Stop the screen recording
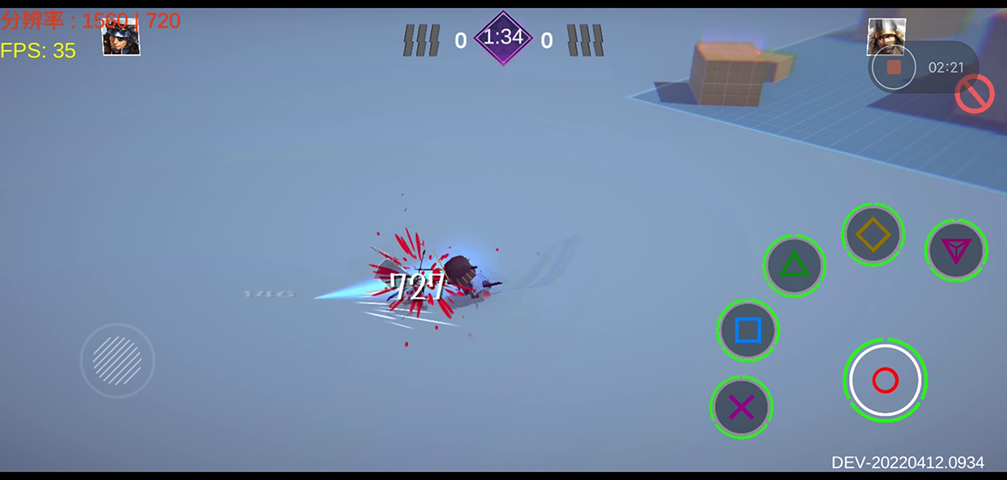This screenshot has height=480, width=1007. [x=894, y=68]
